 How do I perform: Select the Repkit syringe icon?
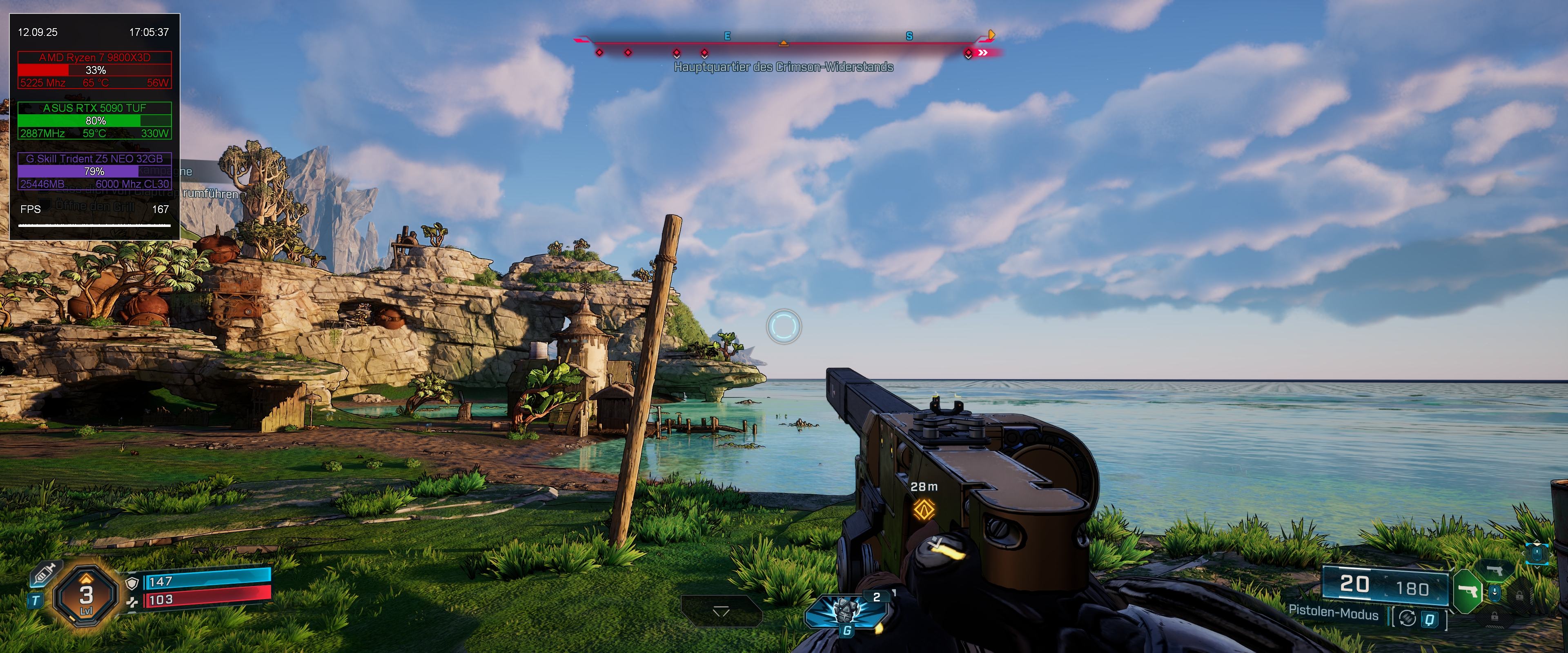(x=45, y=574)
